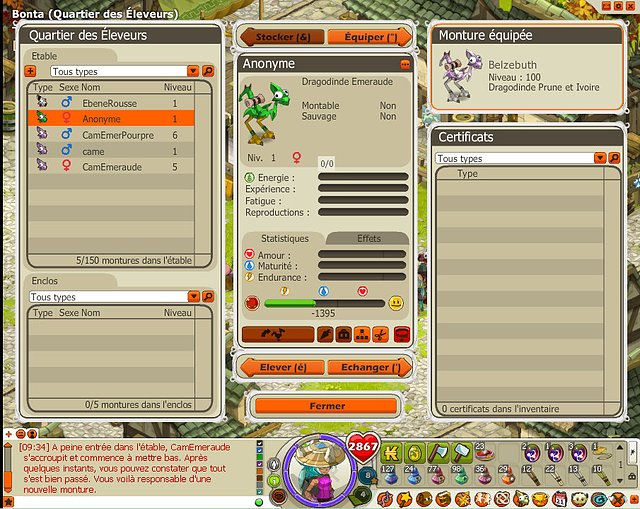Viewport: 640px width, 509px height.
Task: Click the search icon beside stable filter
Action: [x=208, y=72]
